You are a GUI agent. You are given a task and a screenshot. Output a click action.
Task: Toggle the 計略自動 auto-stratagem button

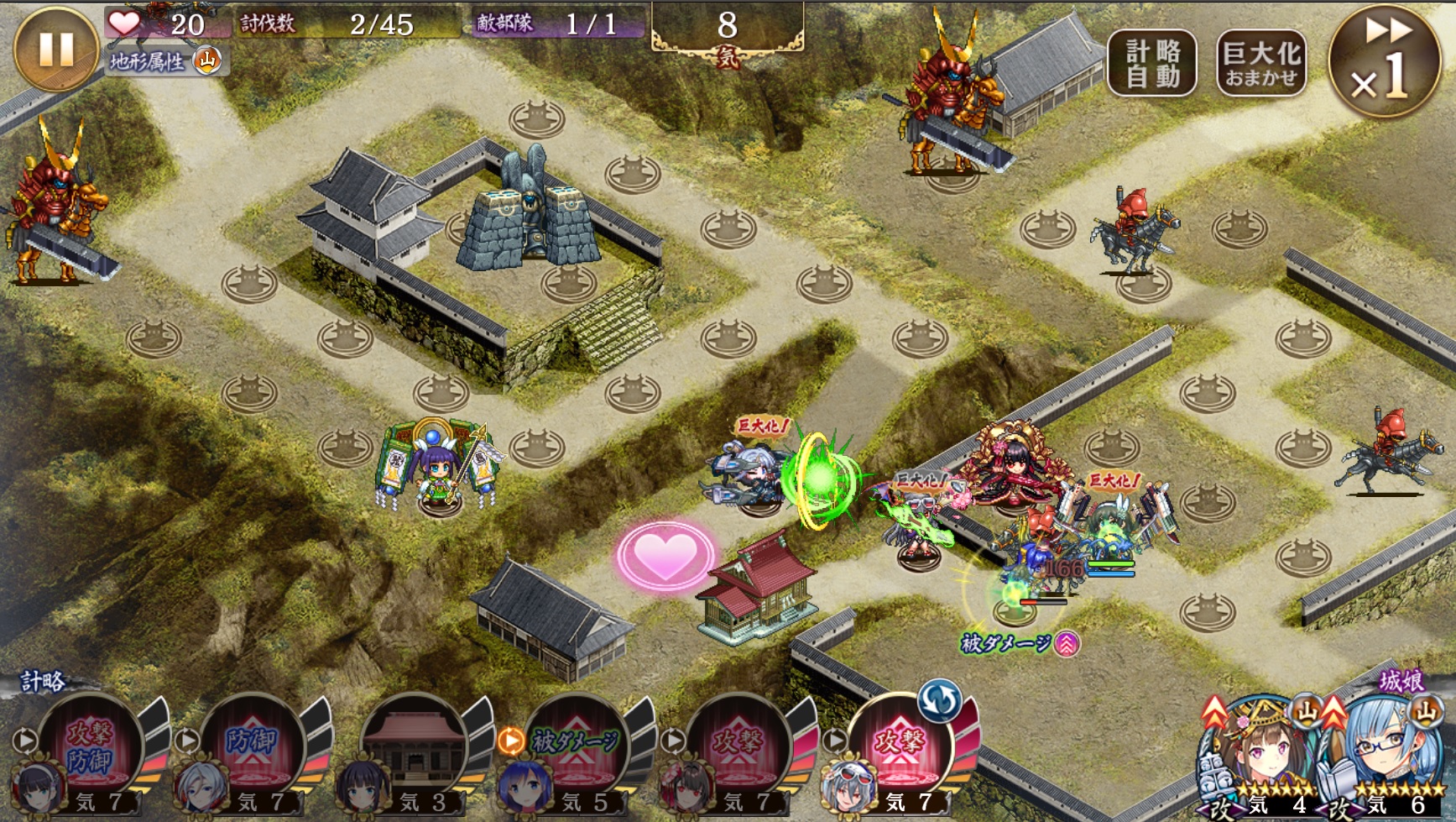[1152, 64]
